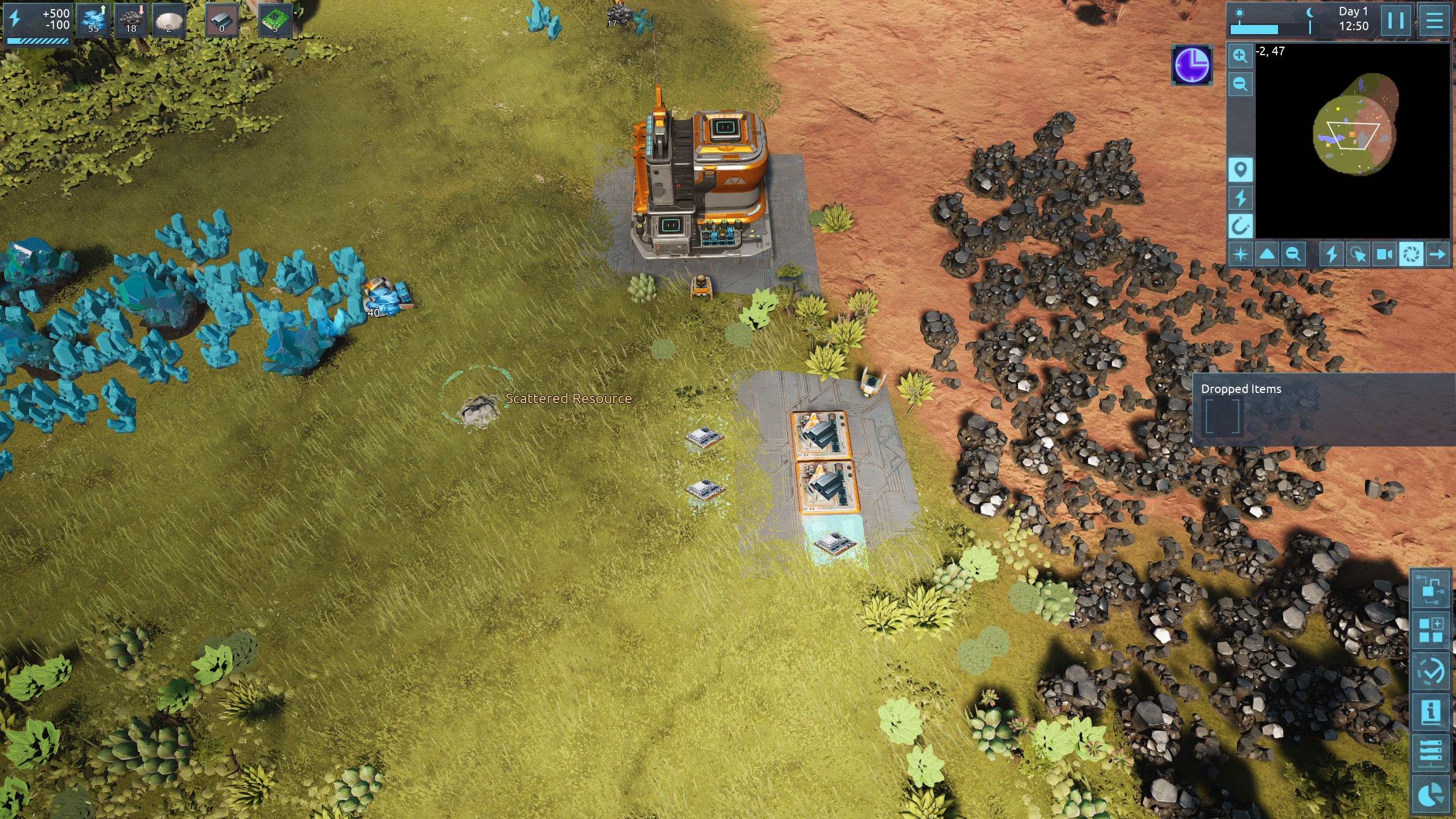Select the metal bar resource slot

[x=221, y=21]
